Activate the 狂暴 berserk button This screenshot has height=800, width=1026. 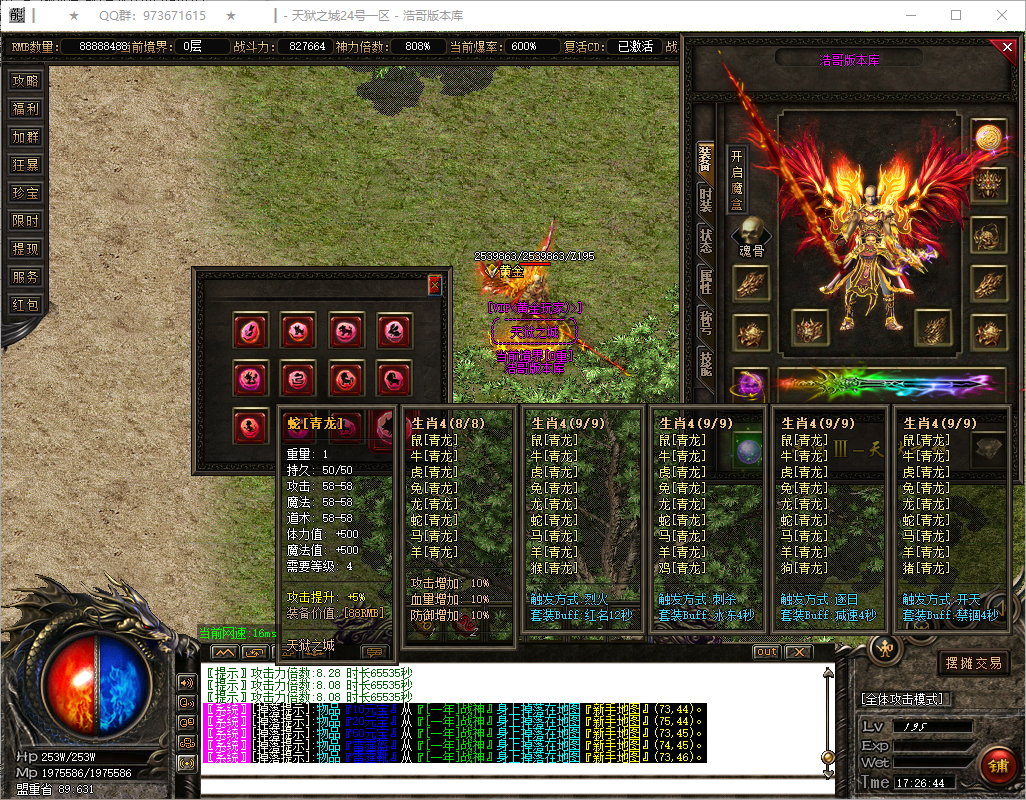click(x=25, y=165)
